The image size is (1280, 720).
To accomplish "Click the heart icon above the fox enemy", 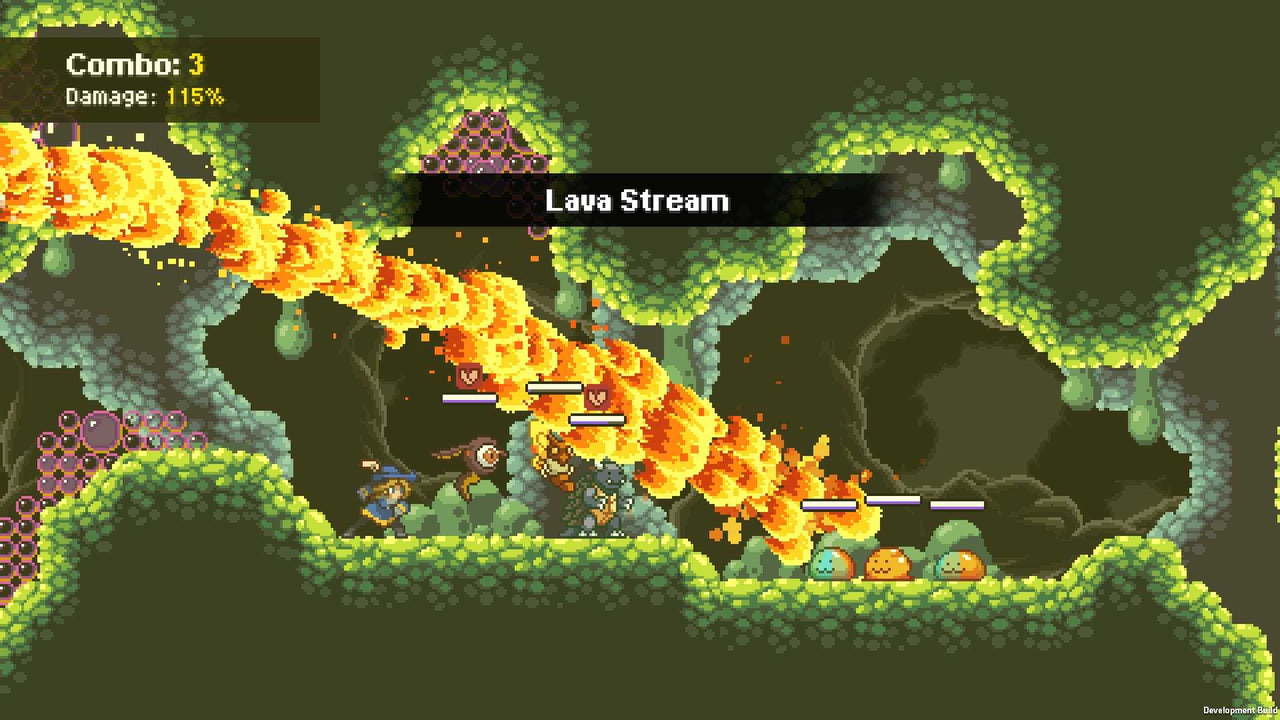I will [x=597, y=397].
